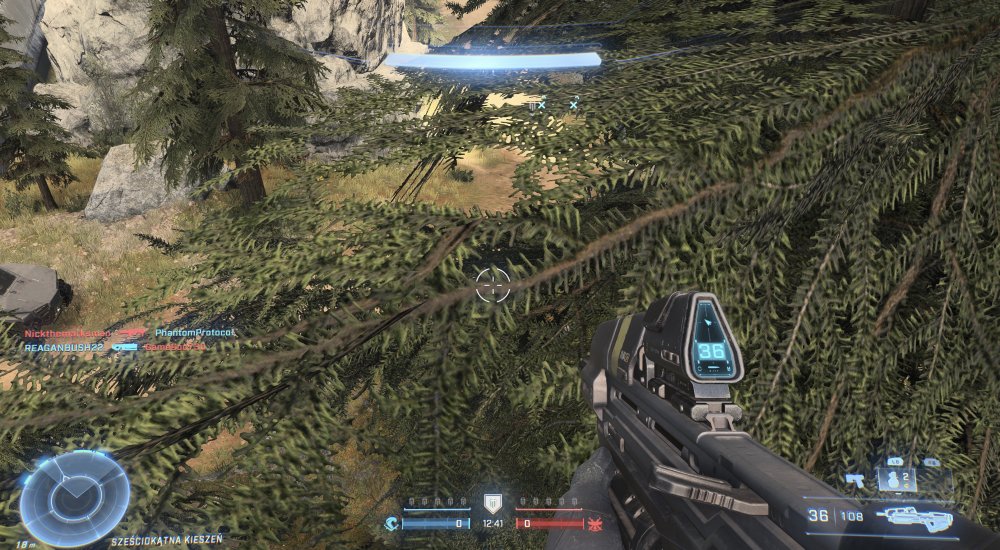Click the blue team emblem icon
This screenshot has width=1000, height=550.
391,522
